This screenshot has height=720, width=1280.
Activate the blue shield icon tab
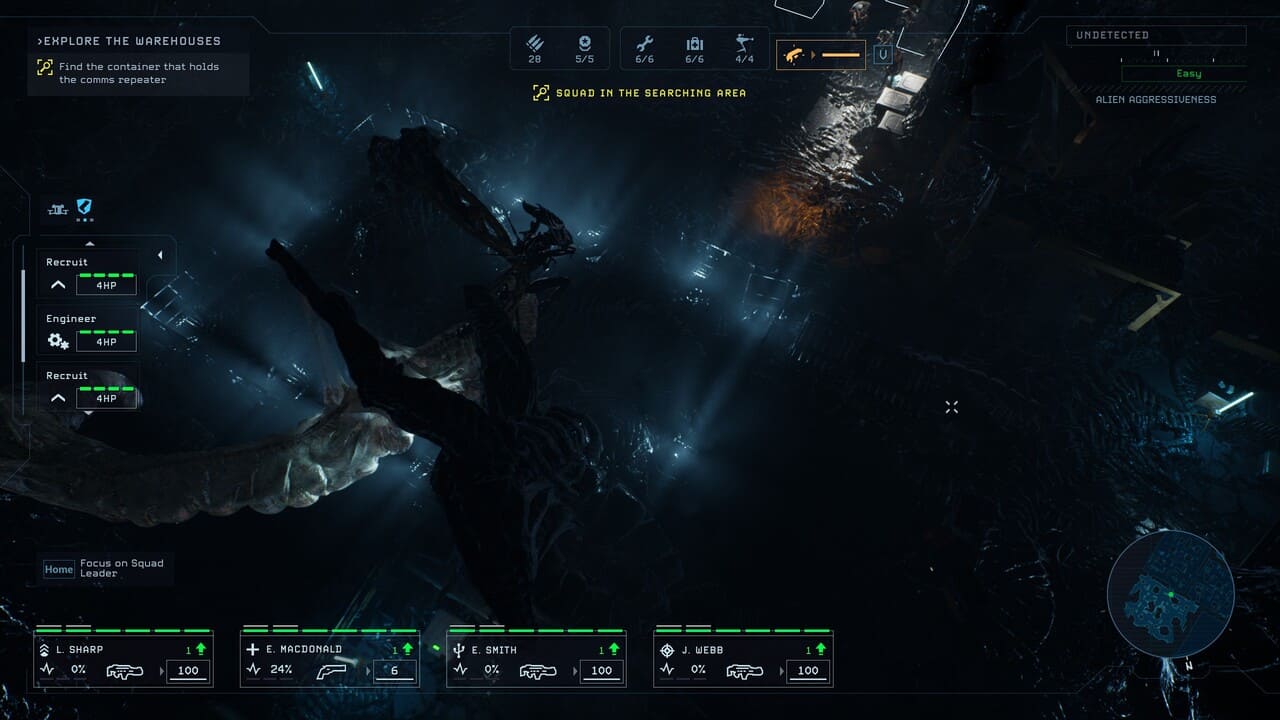[x=85, y=208]
